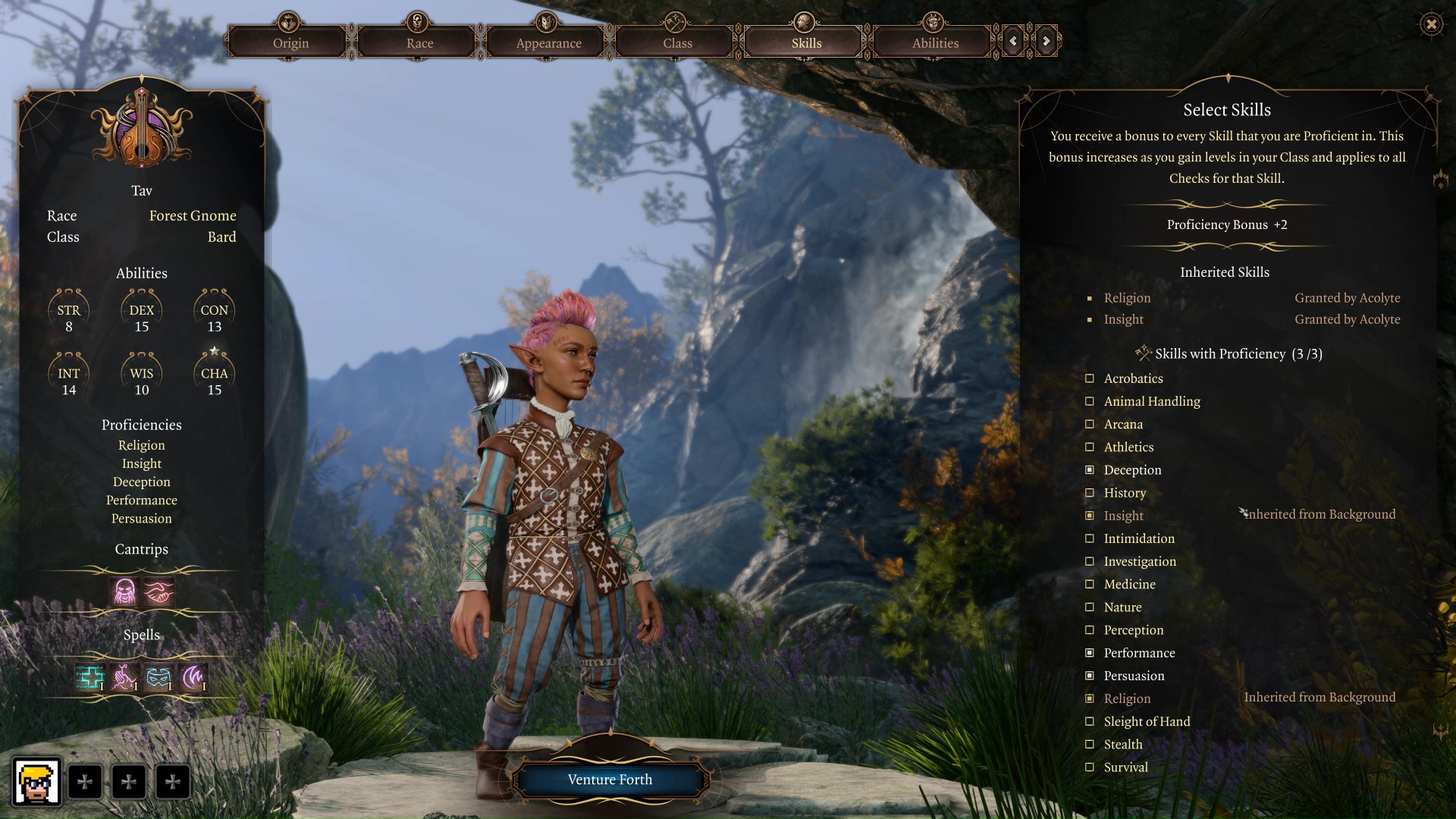Uncheck the Deception skill proficiency
The width and height of the screenshot is (1456, 819).
click(1090, 470)
